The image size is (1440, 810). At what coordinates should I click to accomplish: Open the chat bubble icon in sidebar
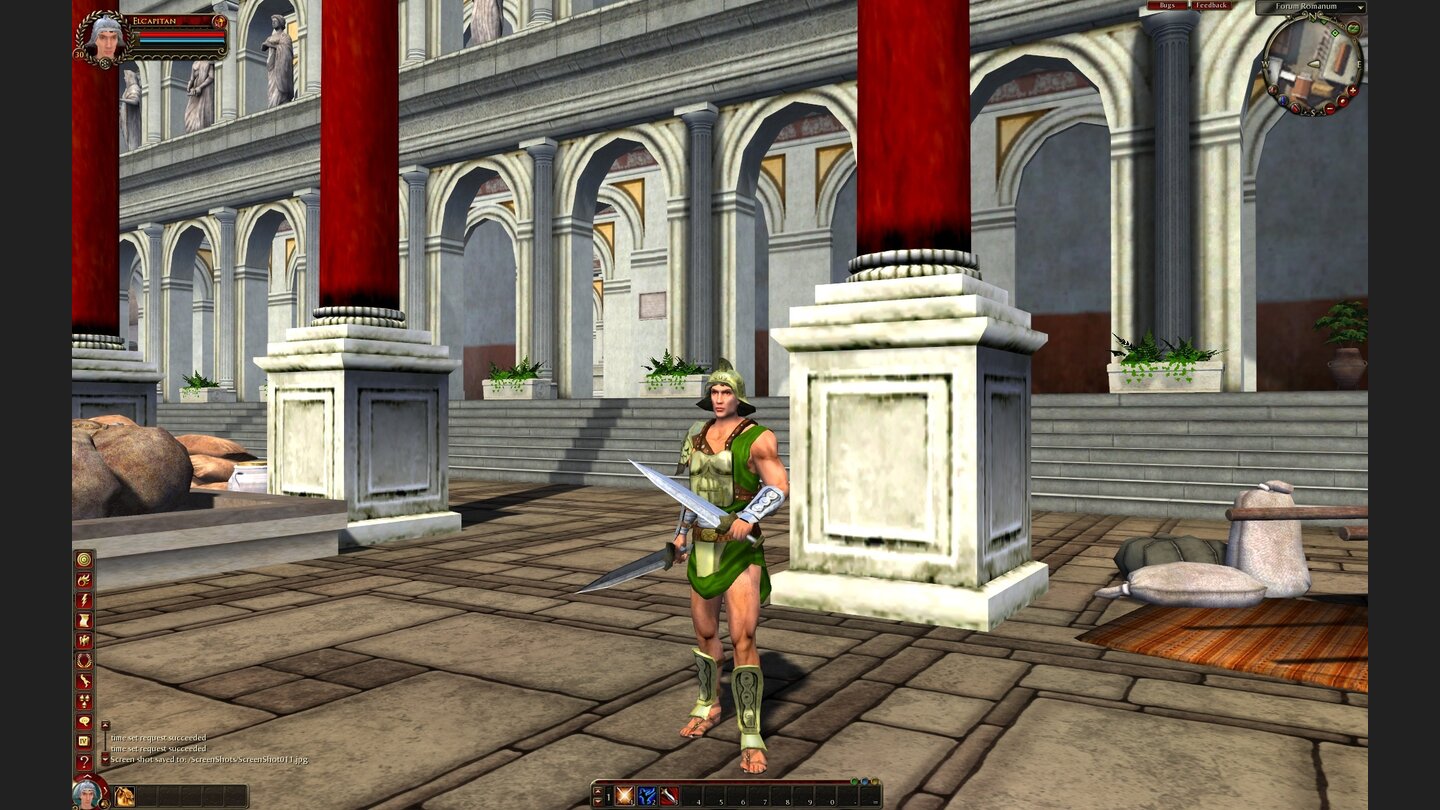pos(83,720)
